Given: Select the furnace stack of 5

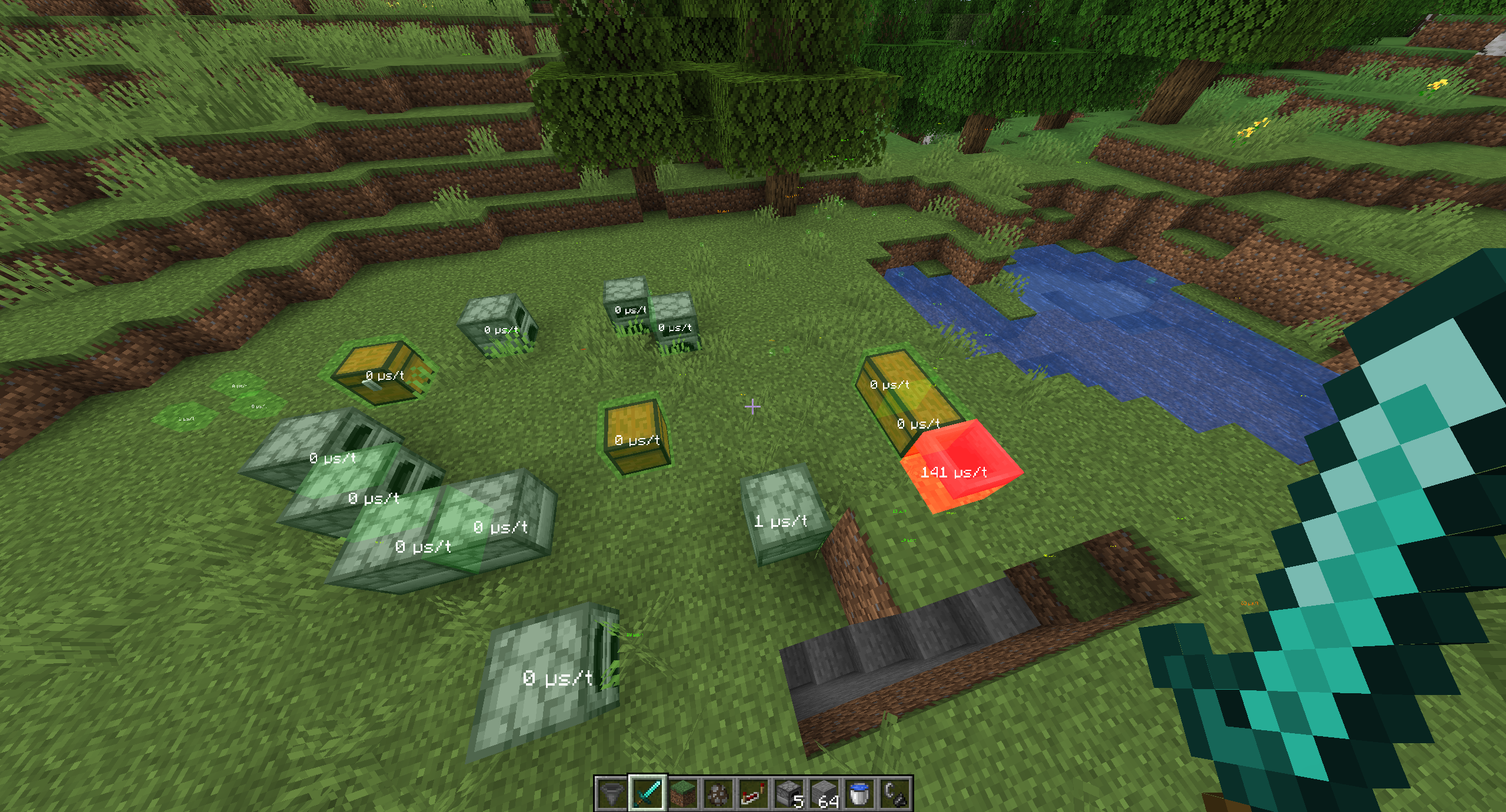Looking at the screenshot, I should point(789,793).
